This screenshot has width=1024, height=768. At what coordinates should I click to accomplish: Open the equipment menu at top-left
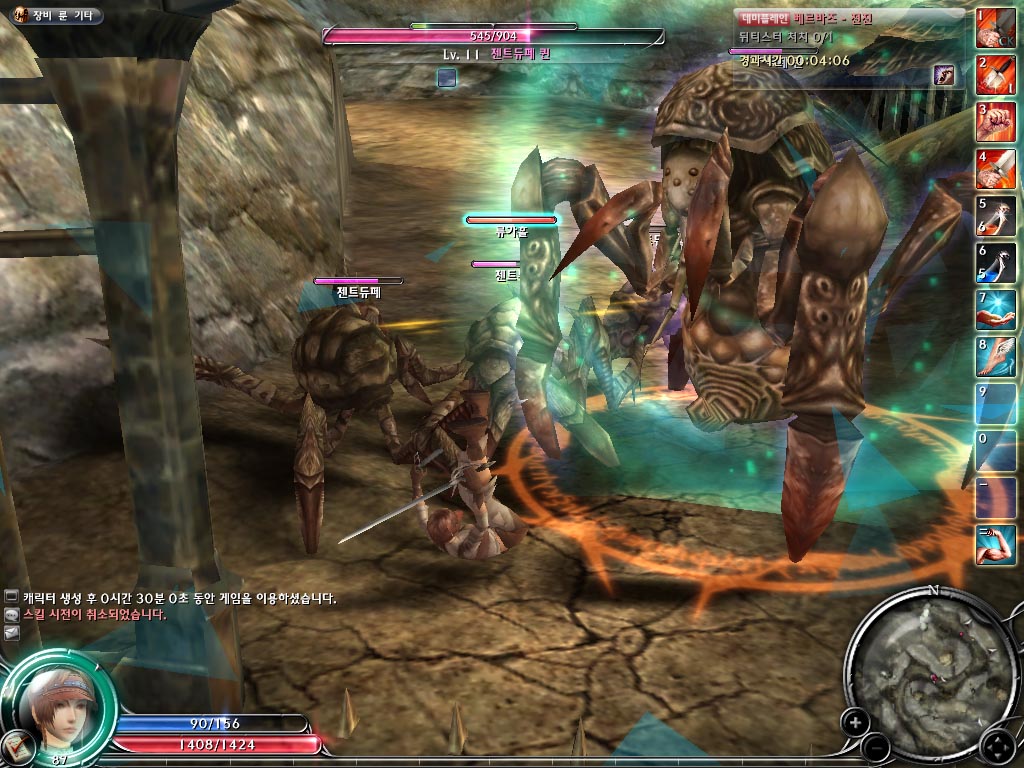54,16
